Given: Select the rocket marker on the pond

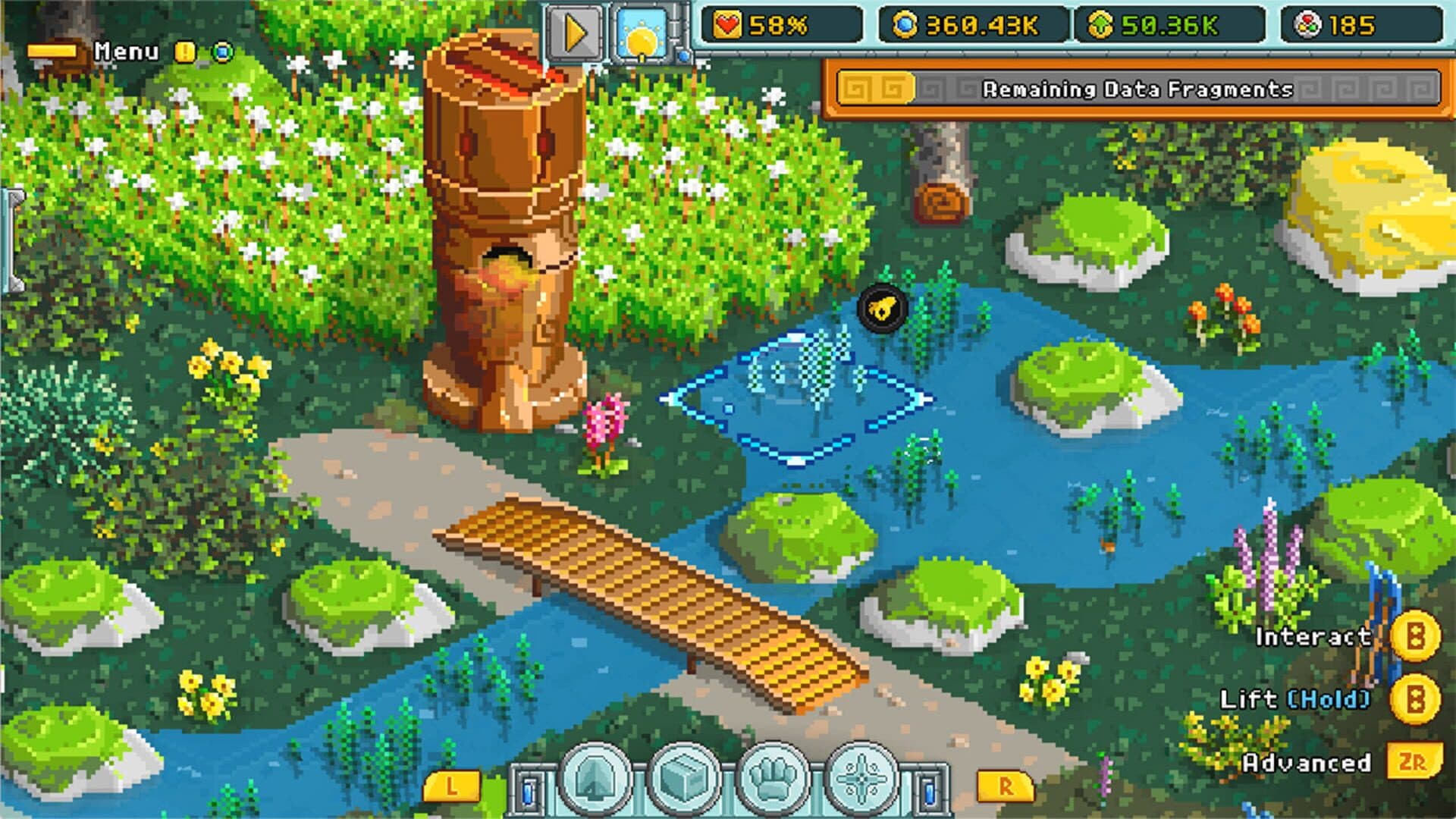Looking at the screenshot, I should click(882, 306).
